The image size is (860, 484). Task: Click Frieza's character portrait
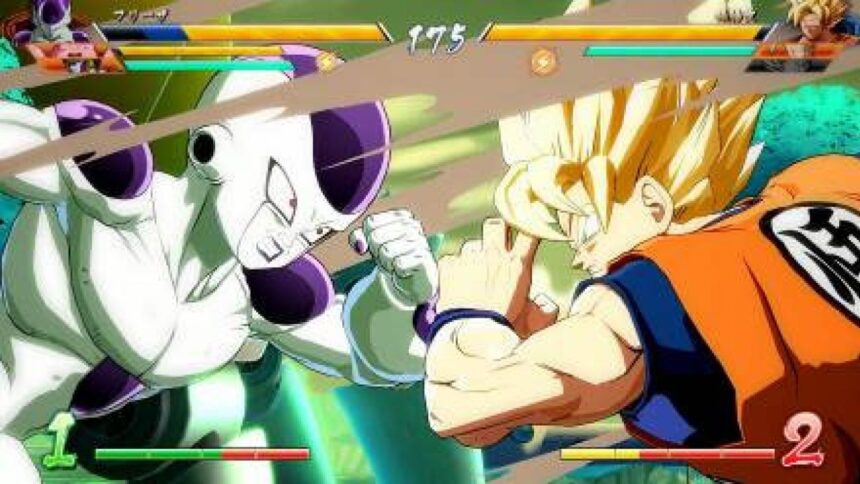[x=45, y=22]
